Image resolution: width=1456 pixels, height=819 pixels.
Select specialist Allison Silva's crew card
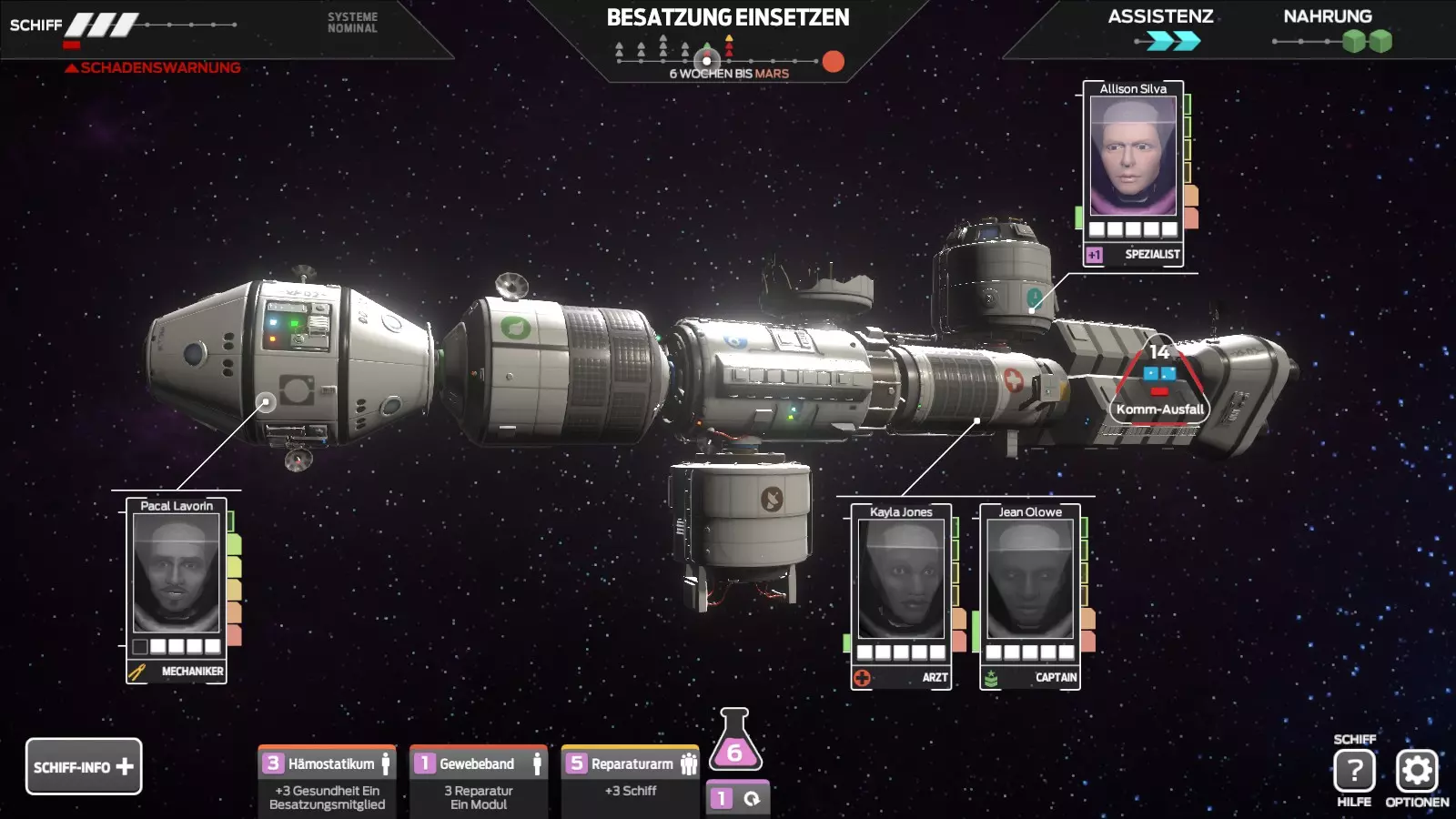[x=1133, y=172]
